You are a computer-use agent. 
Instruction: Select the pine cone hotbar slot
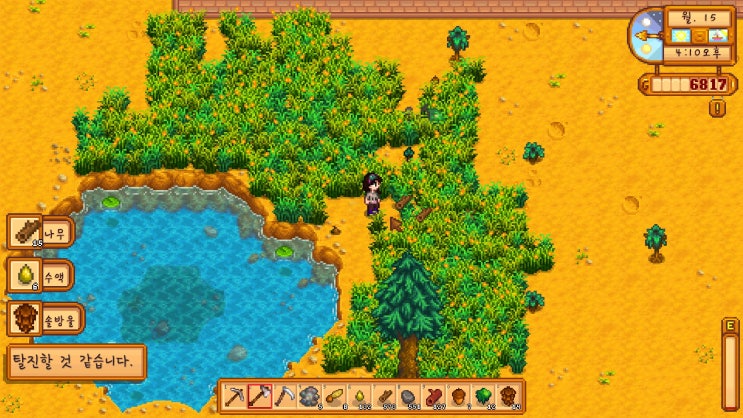point(509,396)
